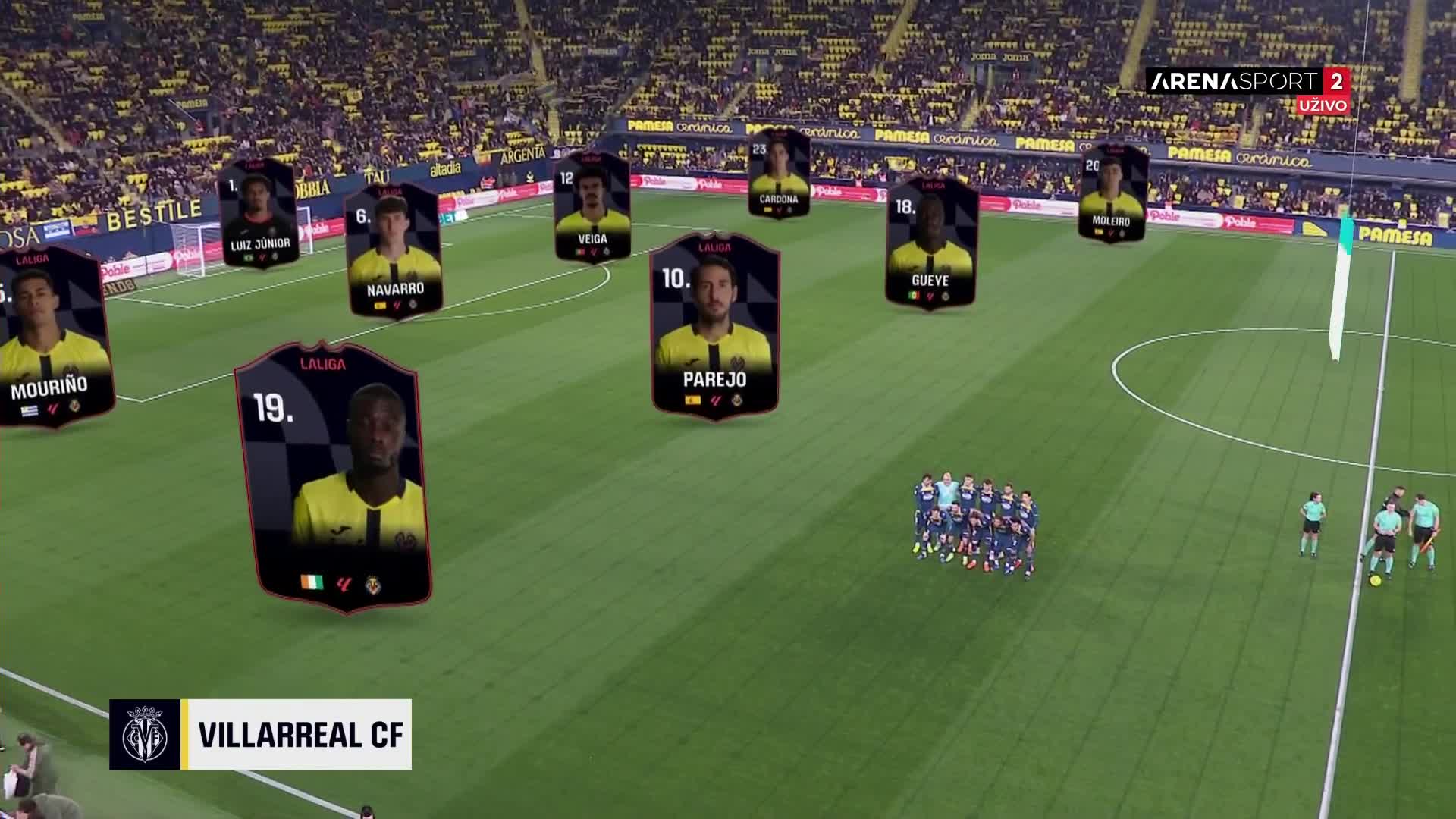Screen dimensions: 1456x819
Task: Pick the Veiga player card
Action: tap(592, 207)
